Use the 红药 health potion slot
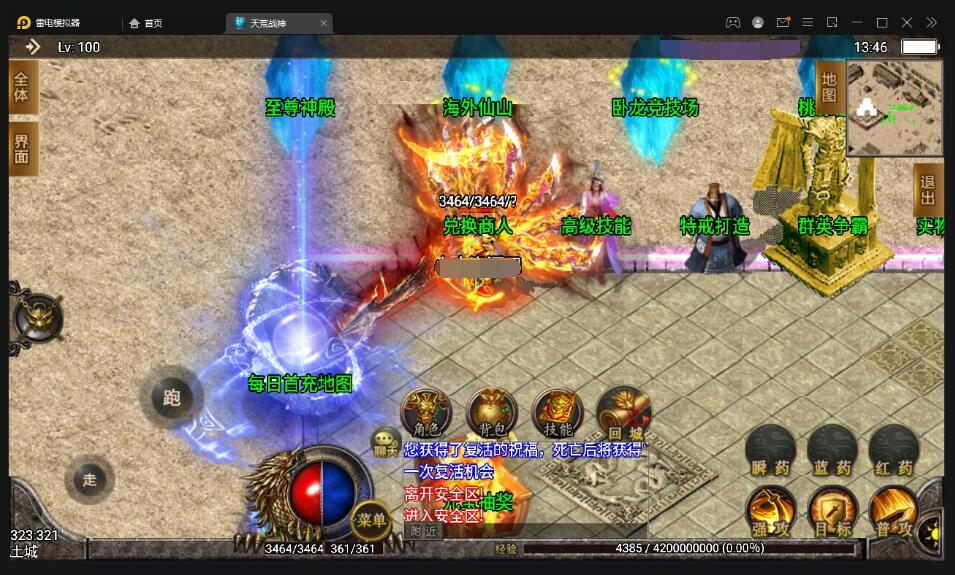The width and height of the screenshot is (955, 575). point(893,451)
